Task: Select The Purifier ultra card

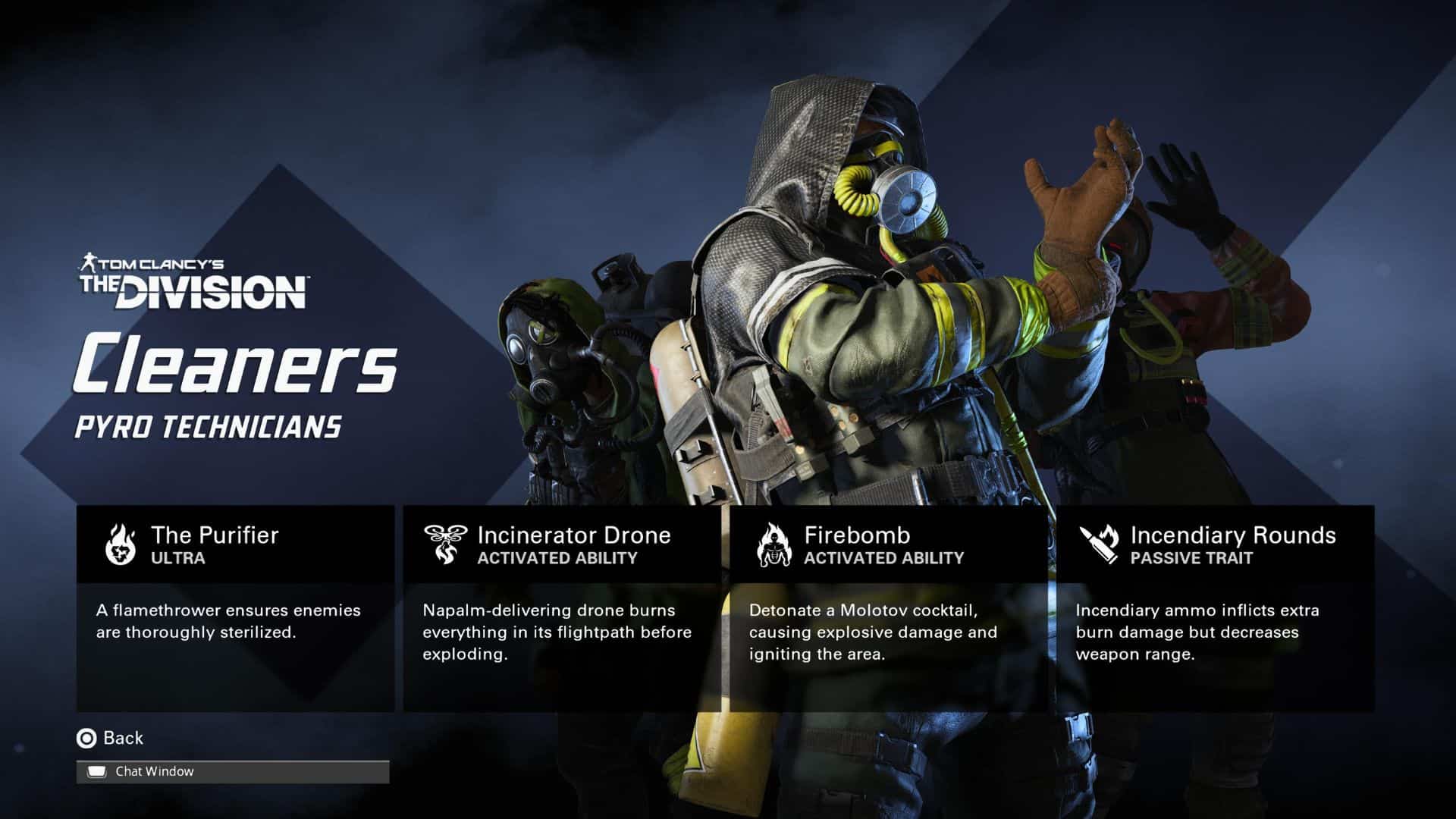Action: click(x=235, y=607)
